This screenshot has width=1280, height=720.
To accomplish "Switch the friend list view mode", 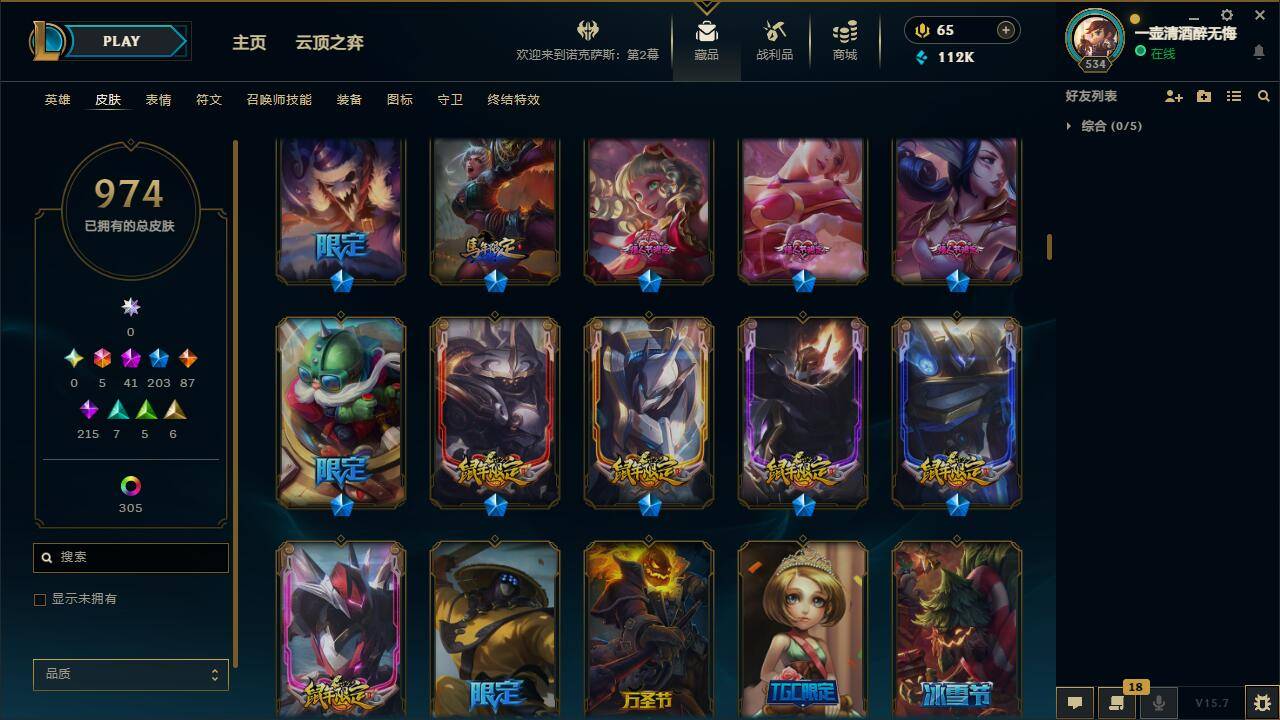I will click(x=1233, y=96).
